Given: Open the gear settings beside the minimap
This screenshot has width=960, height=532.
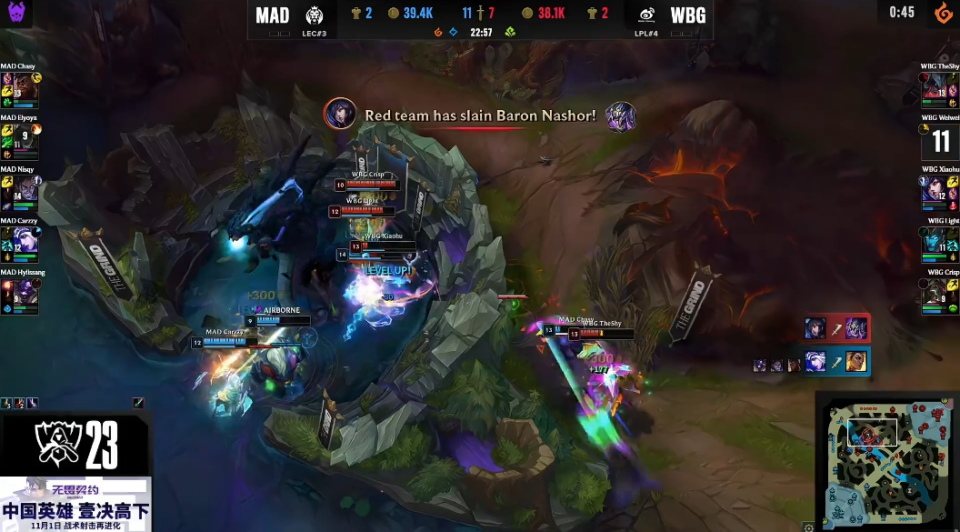Looking at the screenshot, I should [x=808, y=526].
